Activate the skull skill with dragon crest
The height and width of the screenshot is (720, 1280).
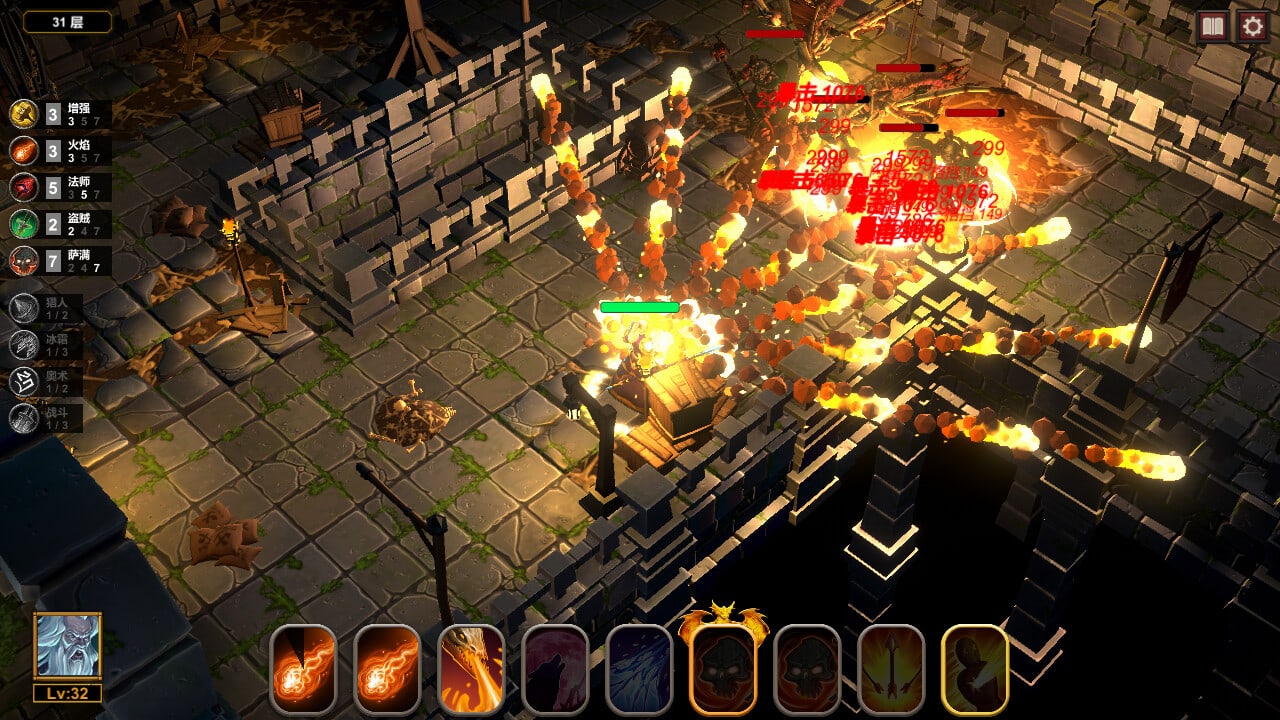pyautogui.click(x=723, y=667)
